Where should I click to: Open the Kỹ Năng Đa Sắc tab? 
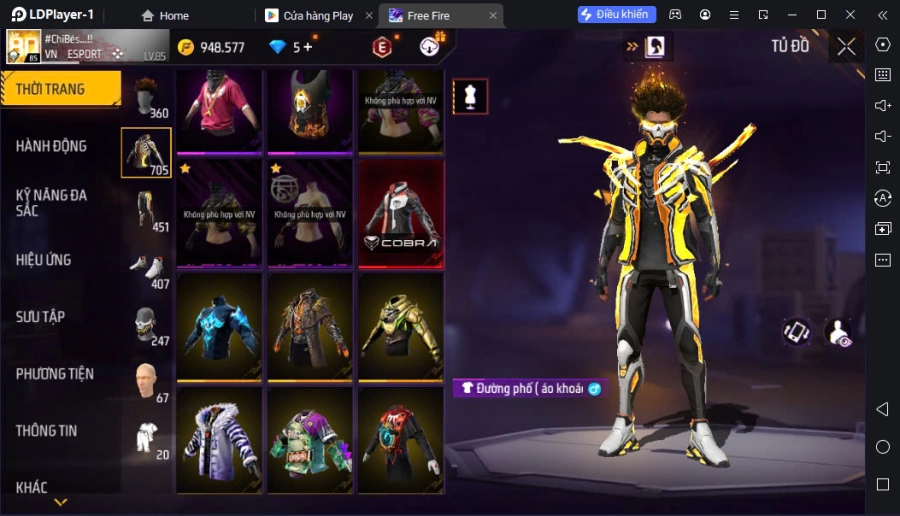[52, 202]
